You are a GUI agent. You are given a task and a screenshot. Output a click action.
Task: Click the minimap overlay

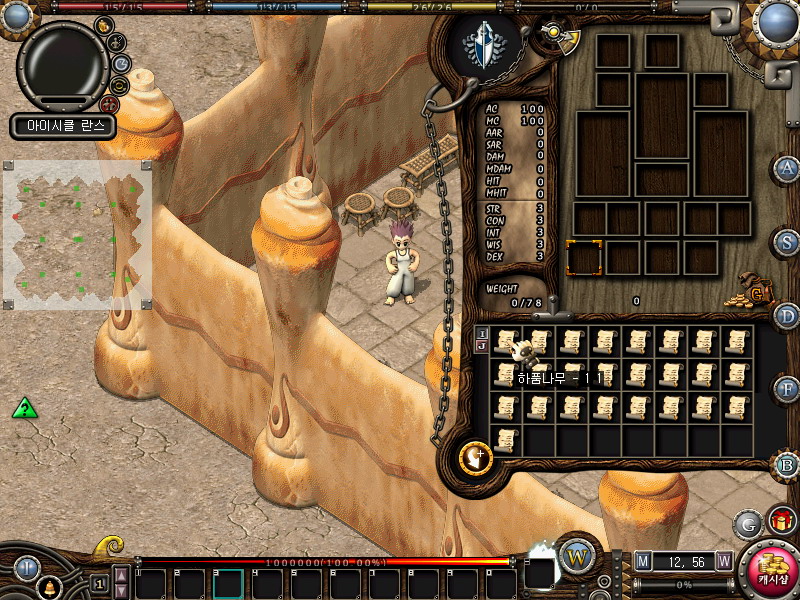click(78, 236)
